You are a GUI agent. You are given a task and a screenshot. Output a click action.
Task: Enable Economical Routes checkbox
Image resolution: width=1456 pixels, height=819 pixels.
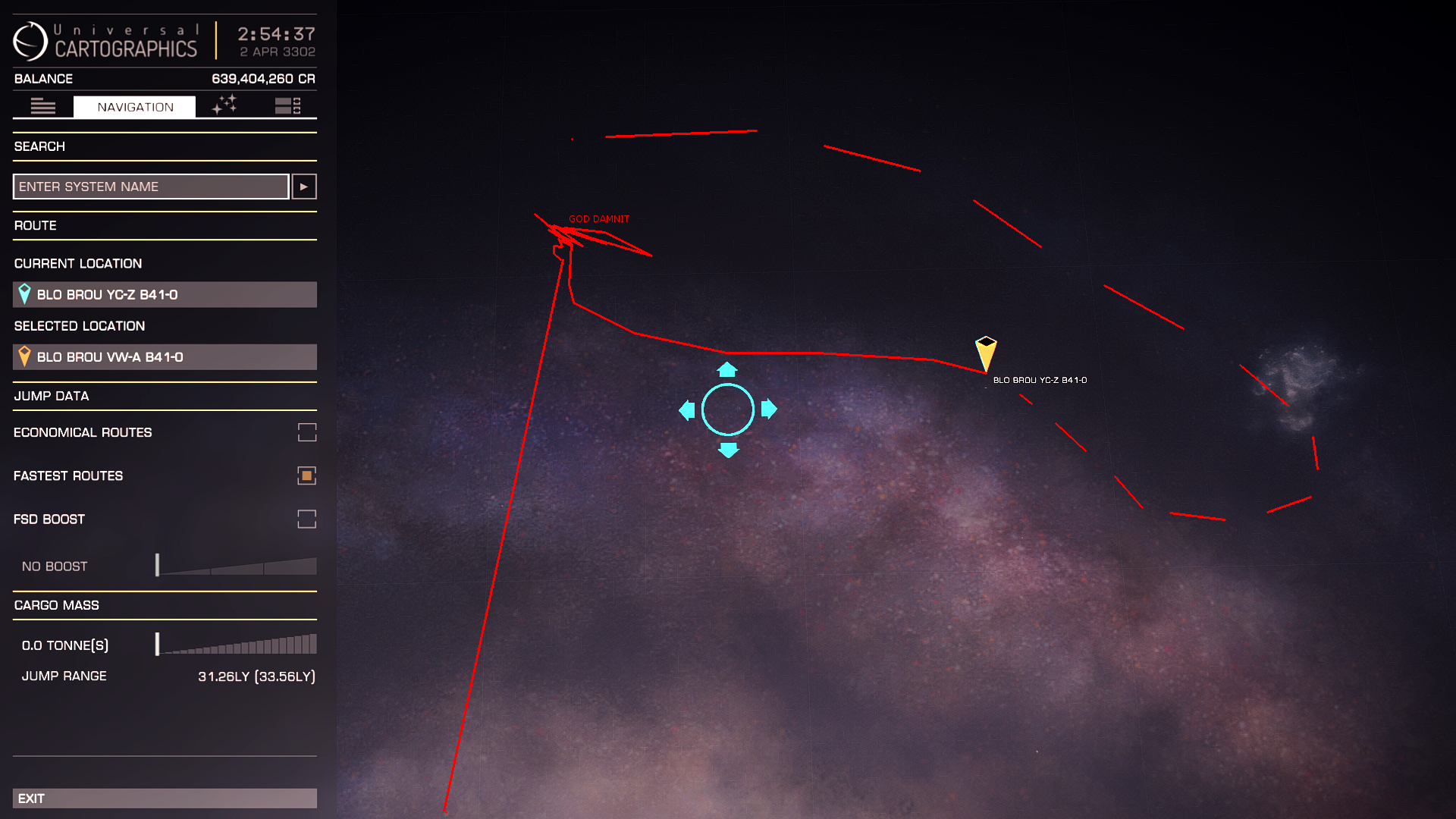pyautogui.click(x=306, y=432)
